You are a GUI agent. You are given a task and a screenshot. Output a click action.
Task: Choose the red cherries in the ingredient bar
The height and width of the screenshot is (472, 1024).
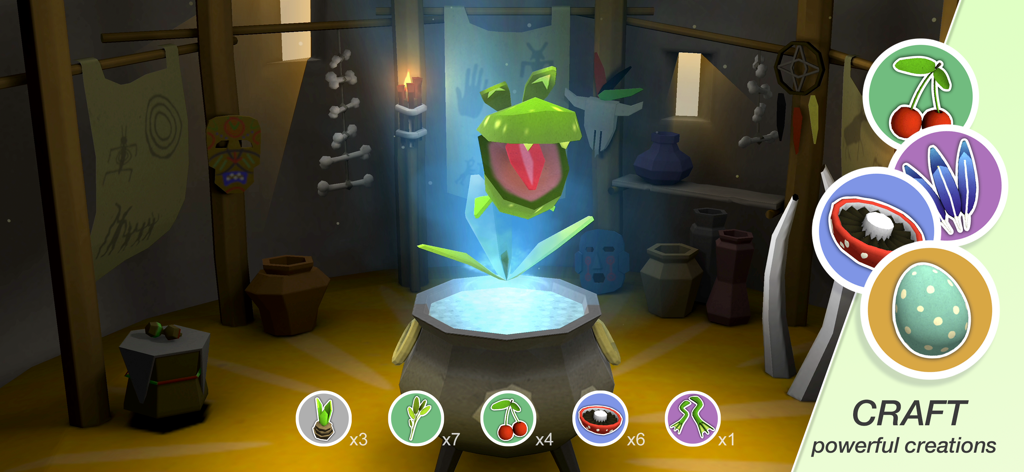508,418
